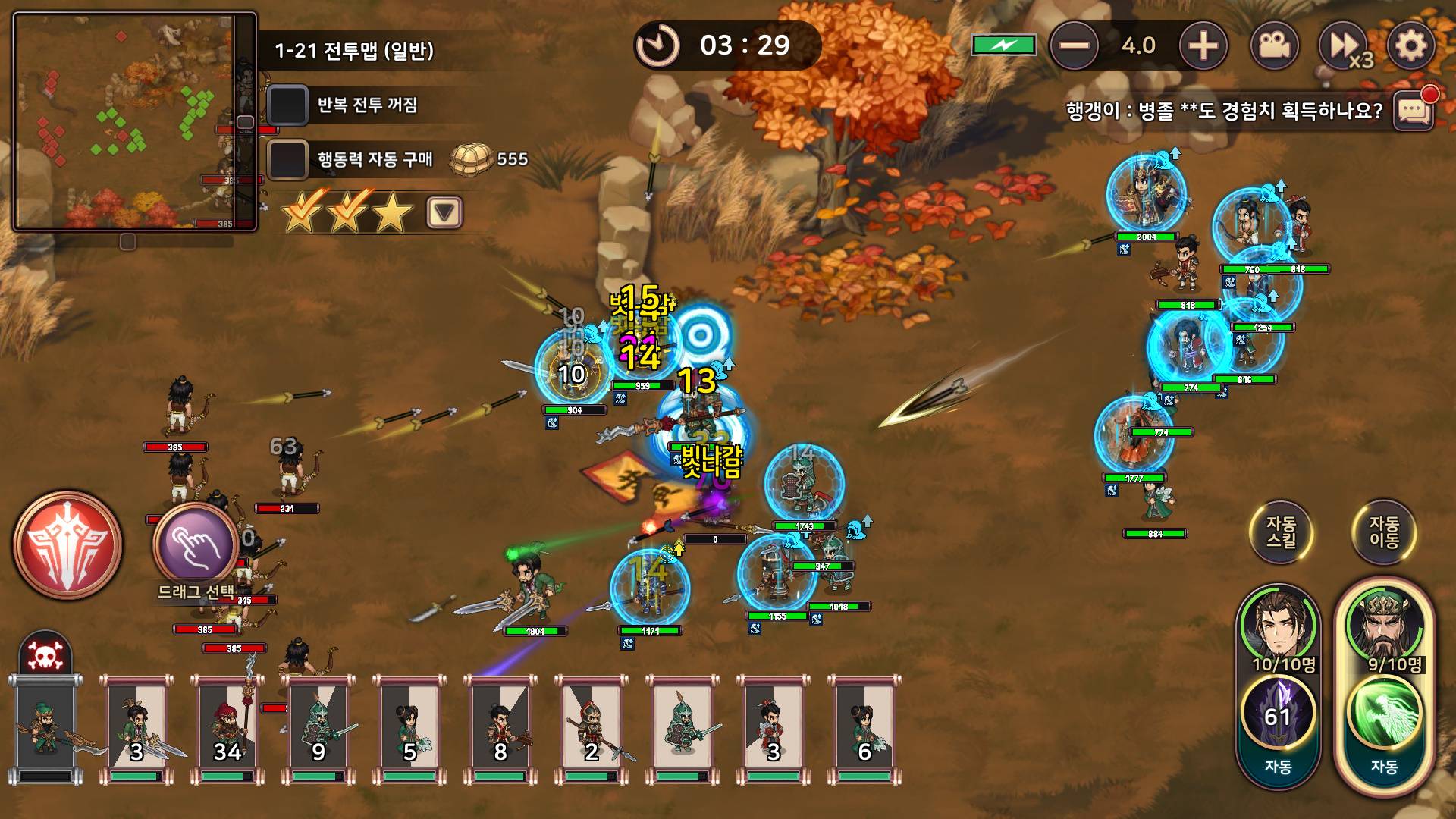Screen dimensions: 1456x819
Task: Click the camera view button
Action: tap(1274, 46)
